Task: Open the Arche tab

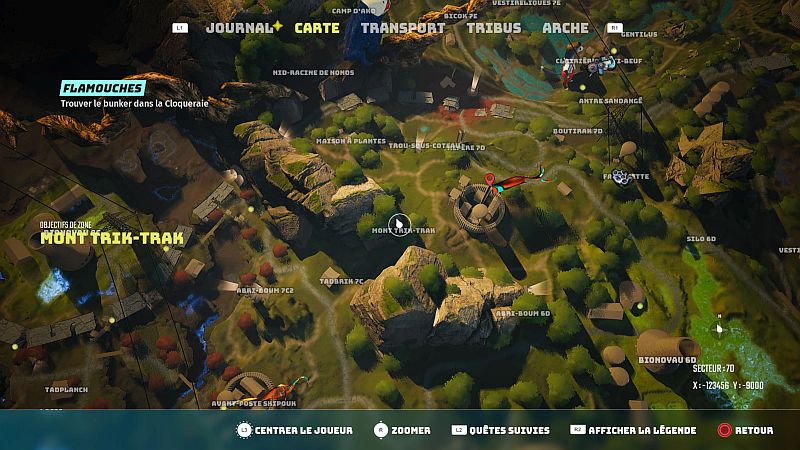Action: (x=565, y=28)
